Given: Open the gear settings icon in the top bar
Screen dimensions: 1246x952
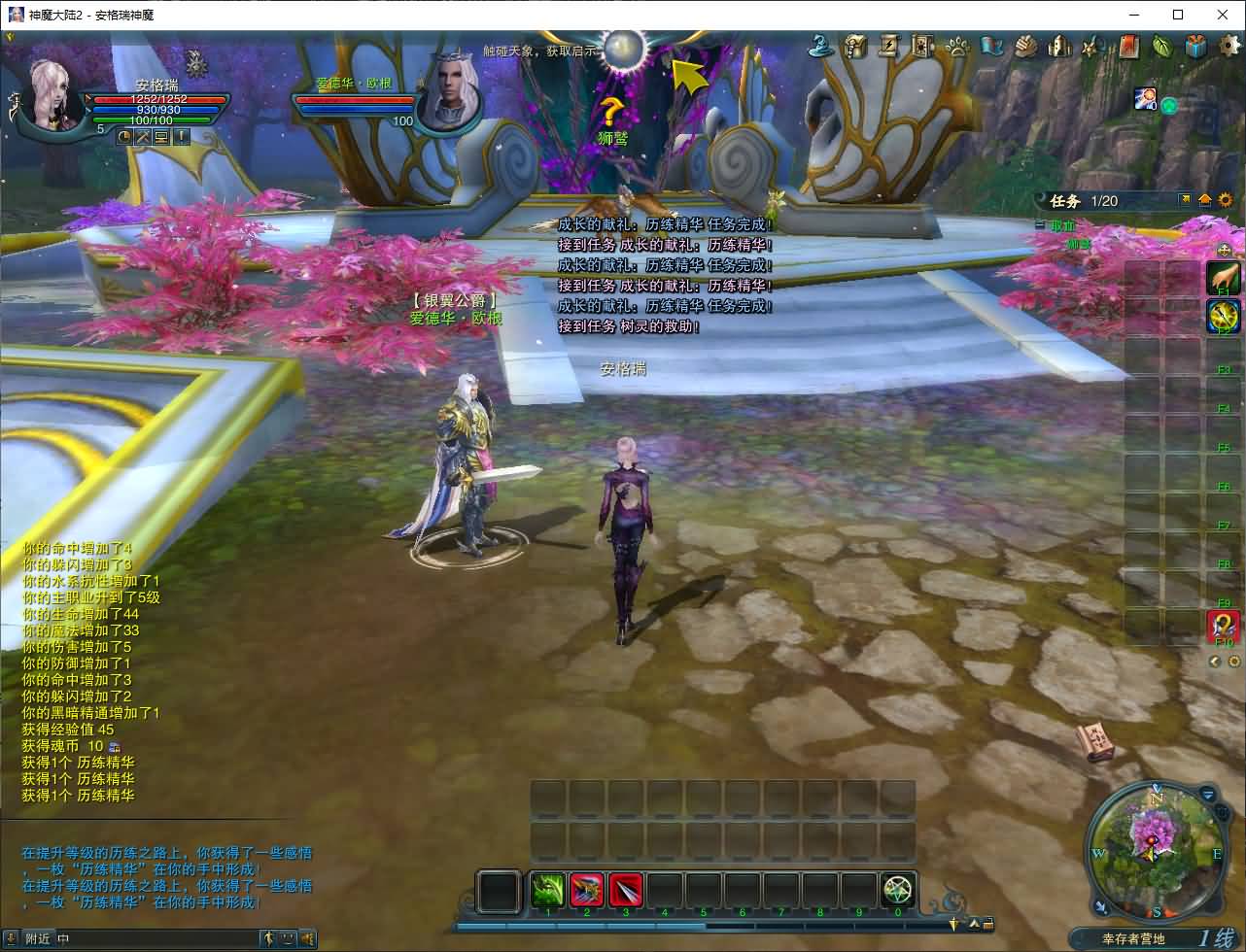Looking at the screenshot, I should coord(1229,45).
